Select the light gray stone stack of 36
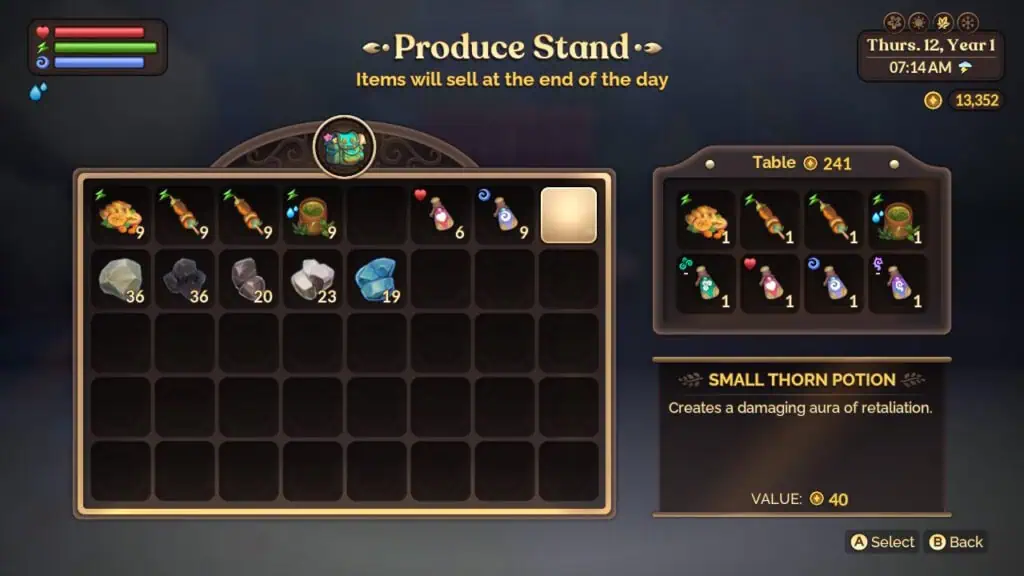Screen dimensions: 1024x576 pos(121,279)
